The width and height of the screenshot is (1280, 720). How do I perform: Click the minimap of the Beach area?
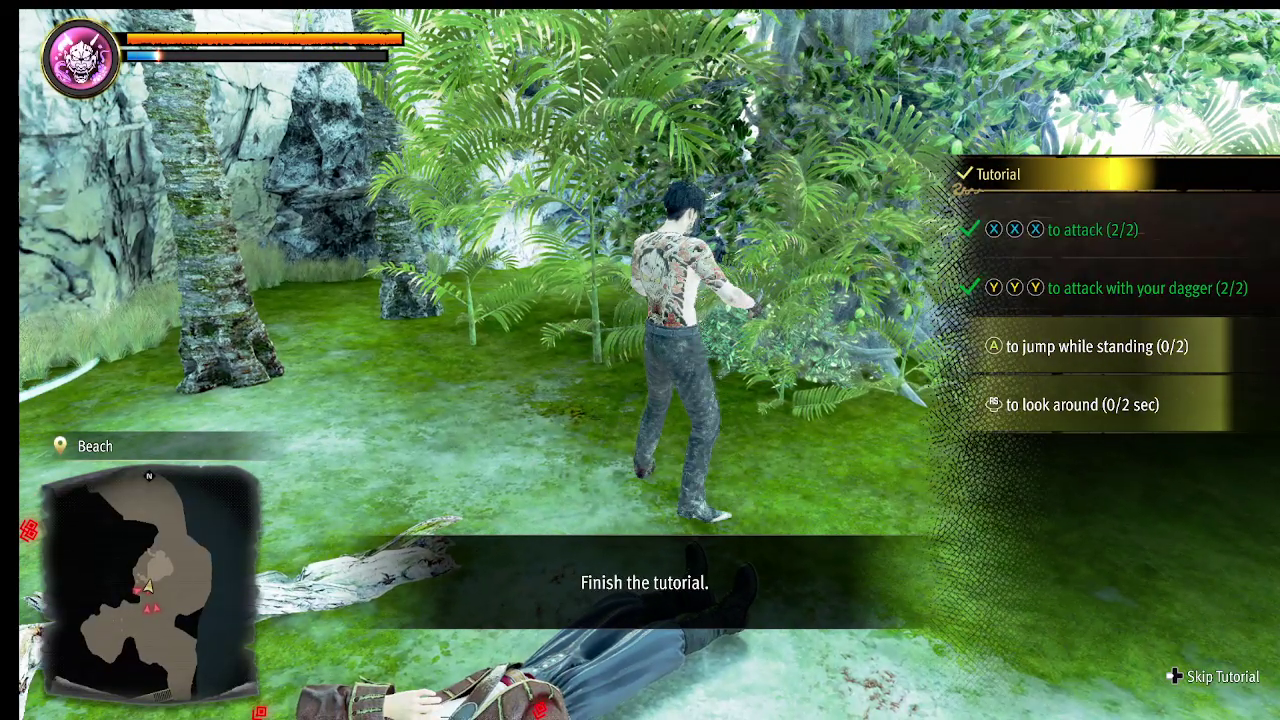tap(150, 582)
